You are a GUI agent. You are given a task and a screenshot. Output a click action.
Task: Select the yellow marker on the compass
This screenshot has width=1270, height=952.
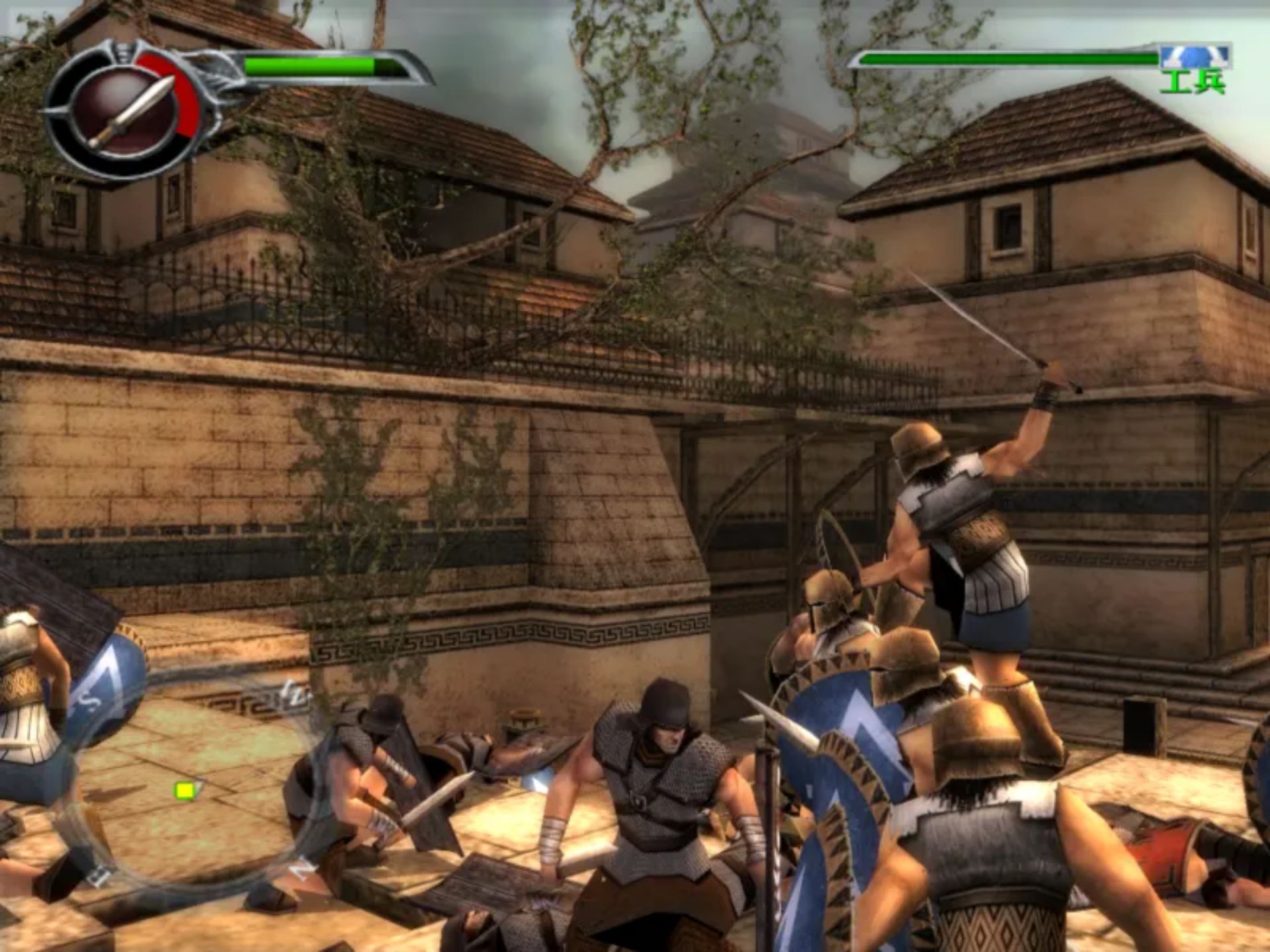click(x=185, y=791)
